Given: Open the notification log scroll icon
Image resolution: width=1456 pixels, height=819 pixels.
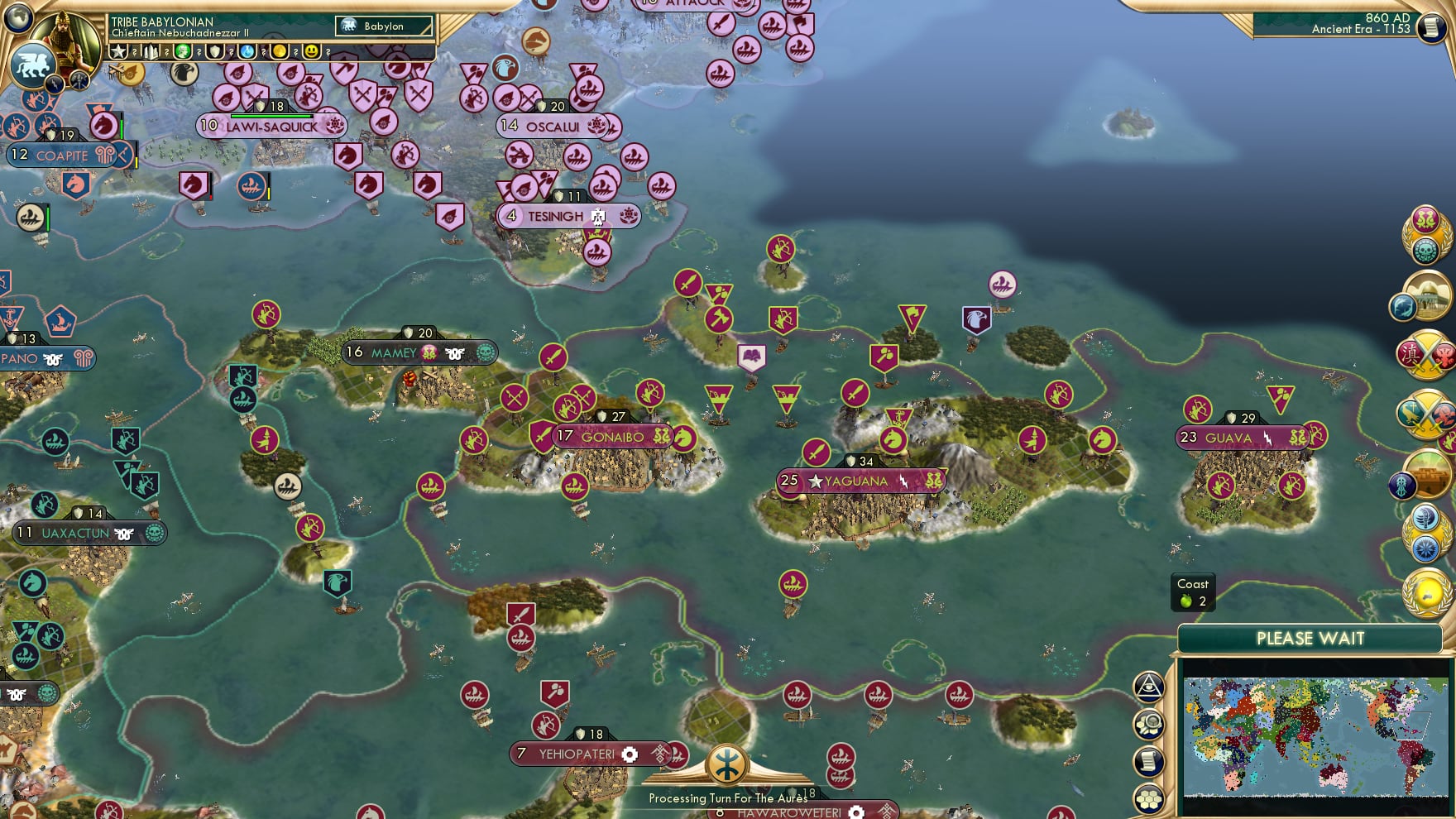Looking at the screenshot, I should (x=1148, y=759).
